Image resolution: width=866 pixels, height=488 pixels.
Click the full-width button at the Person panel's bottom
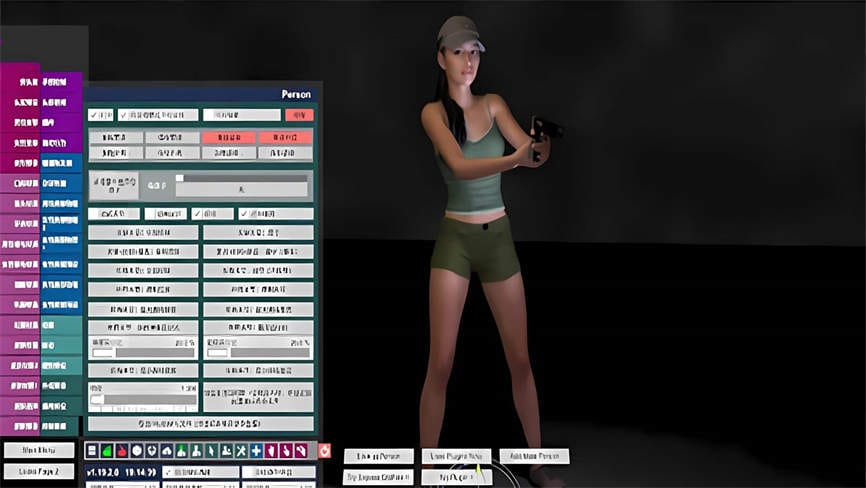click(x=200, y=423)
